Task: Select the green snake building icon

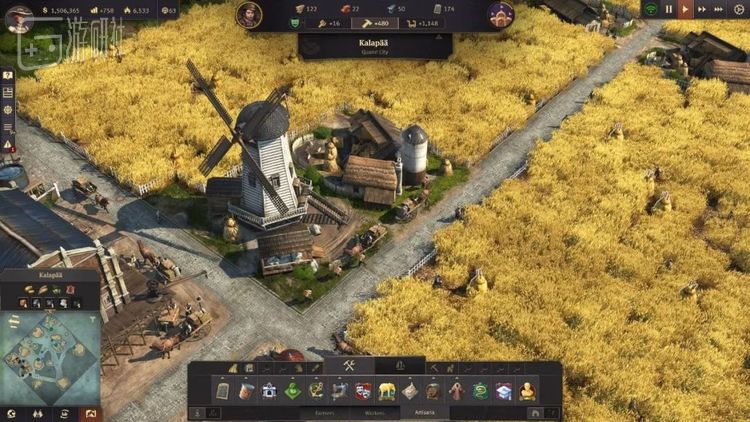Action: (x=481, y=390)
